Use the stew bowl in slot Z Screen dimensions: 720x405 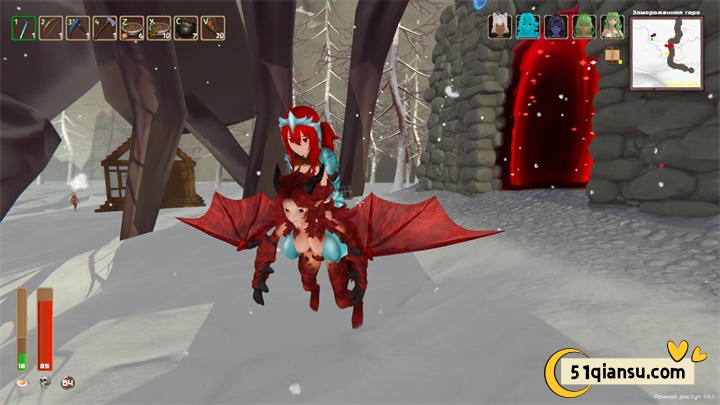pos(131,28)
